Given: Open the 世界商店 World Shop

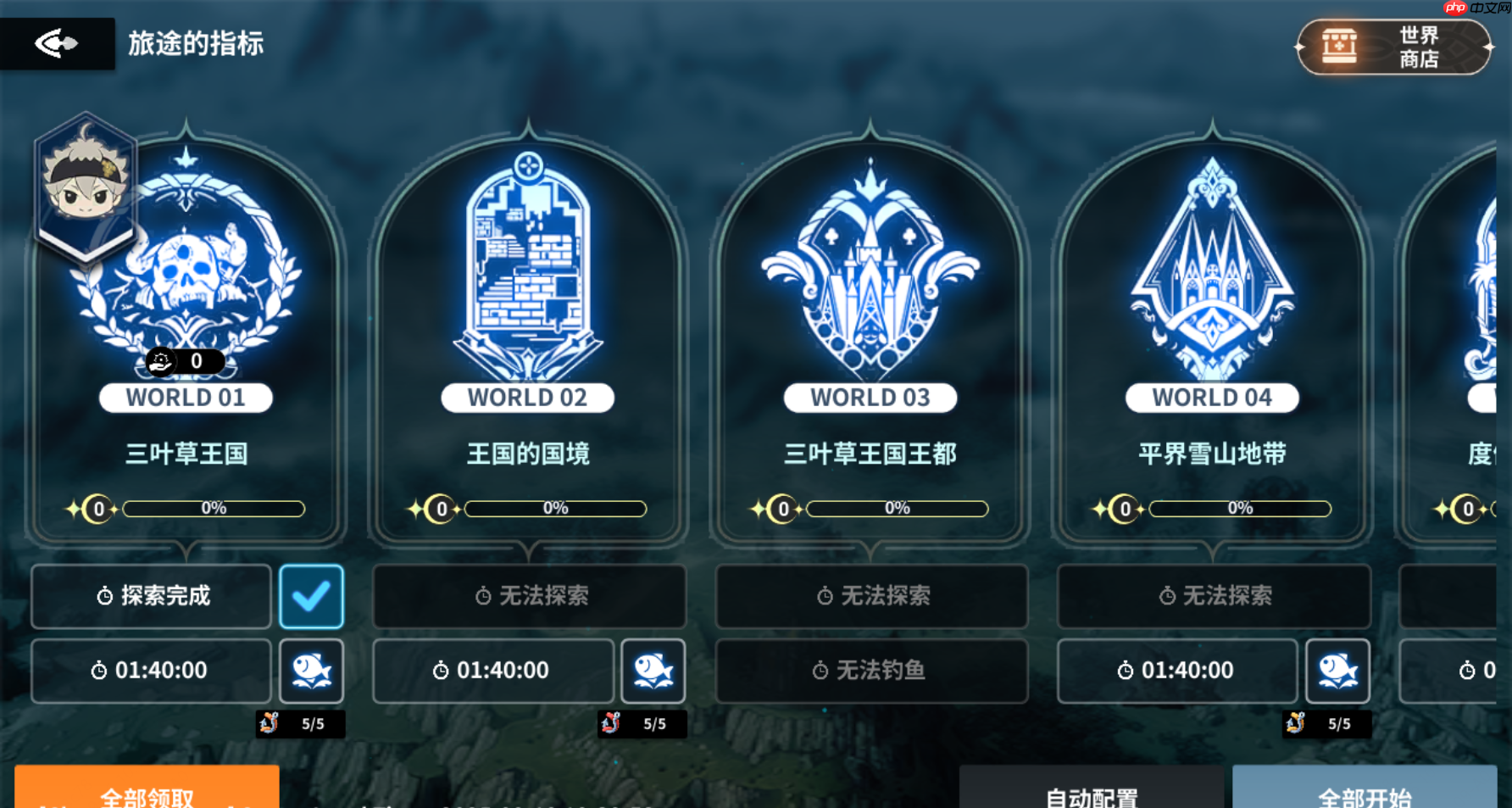Looking at the screenshot, I should tap(1394, 47).
